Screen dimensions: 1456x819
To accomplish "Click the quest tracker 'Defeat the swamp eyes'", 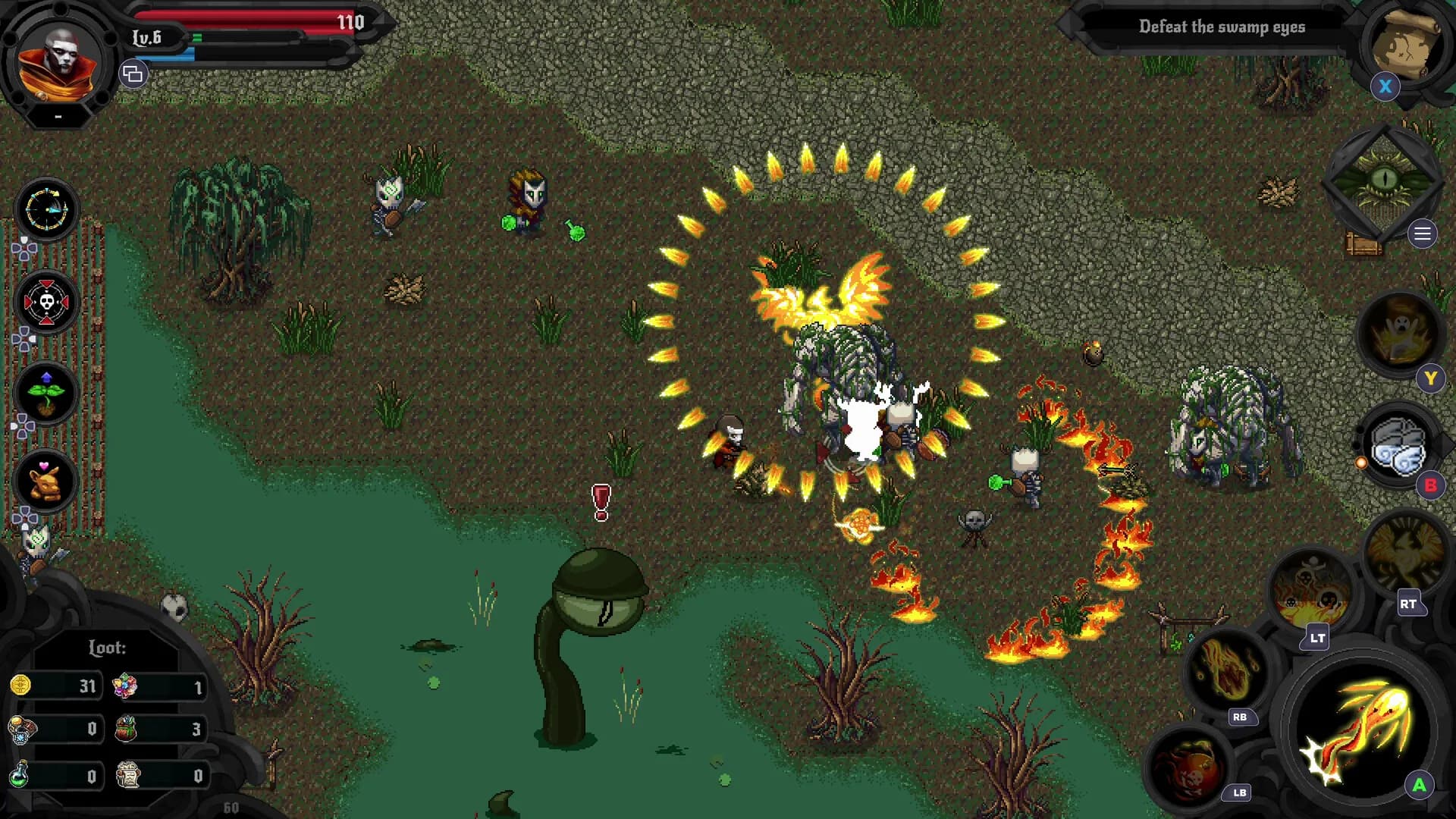I will [x=1221, y=27].
